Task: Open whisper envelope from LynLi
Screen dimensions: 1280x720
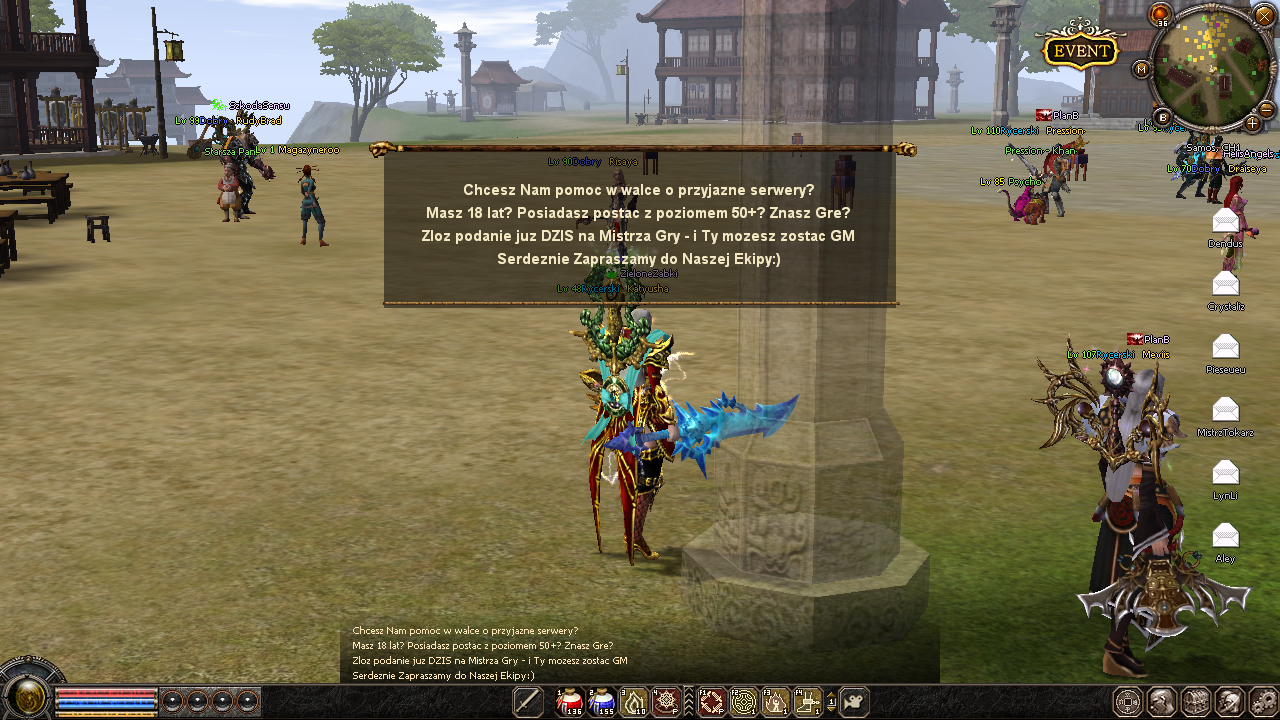Action: [1225, 473]
